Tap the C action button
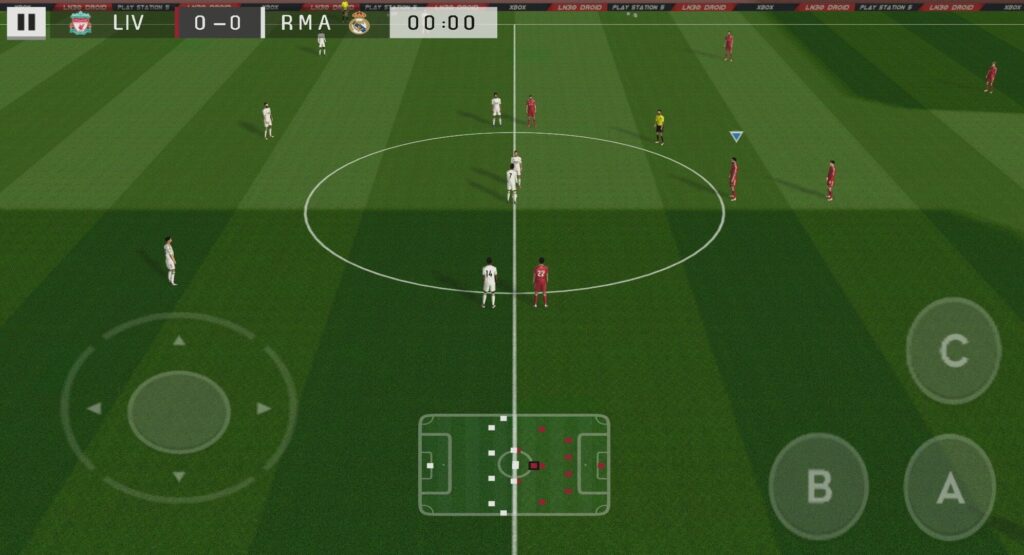This screenshot has height=555, width=1024. click(x=953, y=351)
